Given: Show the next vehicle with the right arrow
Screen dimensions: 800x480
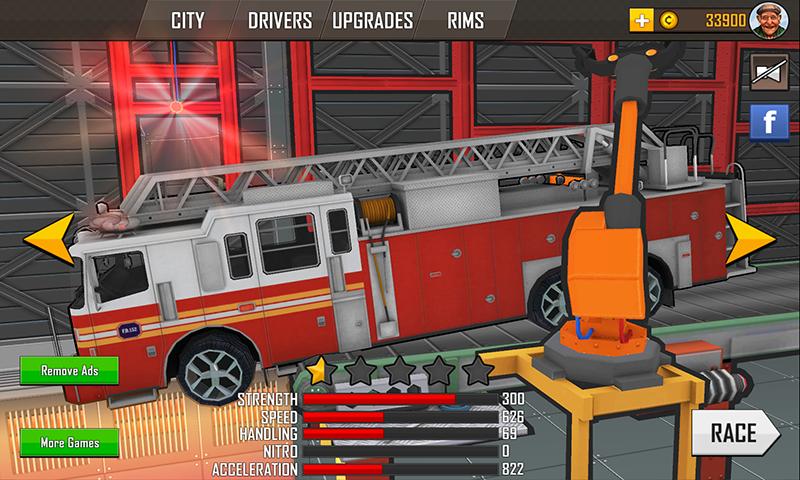Looking at the screenshot, I should point(752,240).
